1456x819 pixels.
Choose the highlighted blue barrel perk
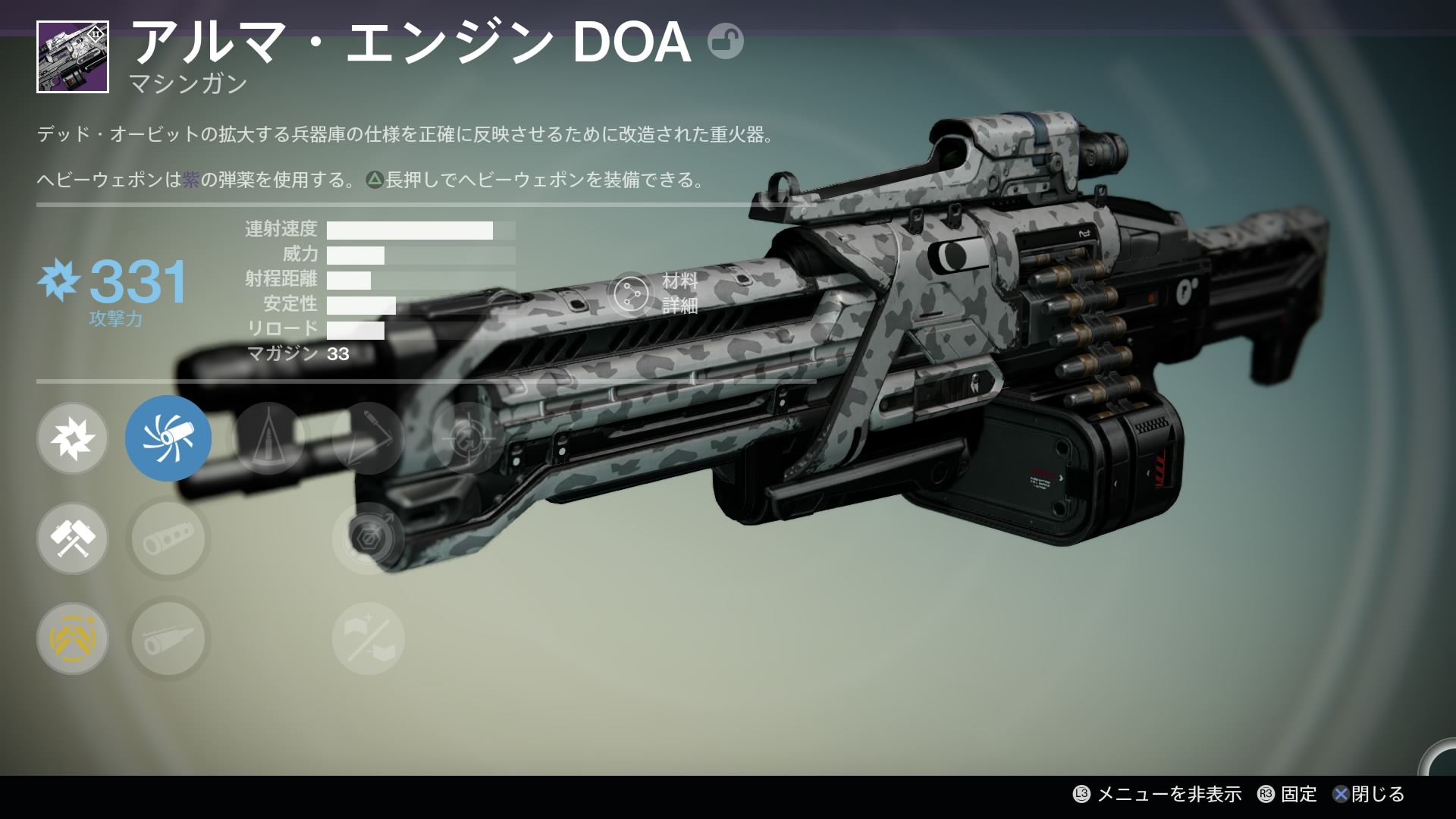168,438
